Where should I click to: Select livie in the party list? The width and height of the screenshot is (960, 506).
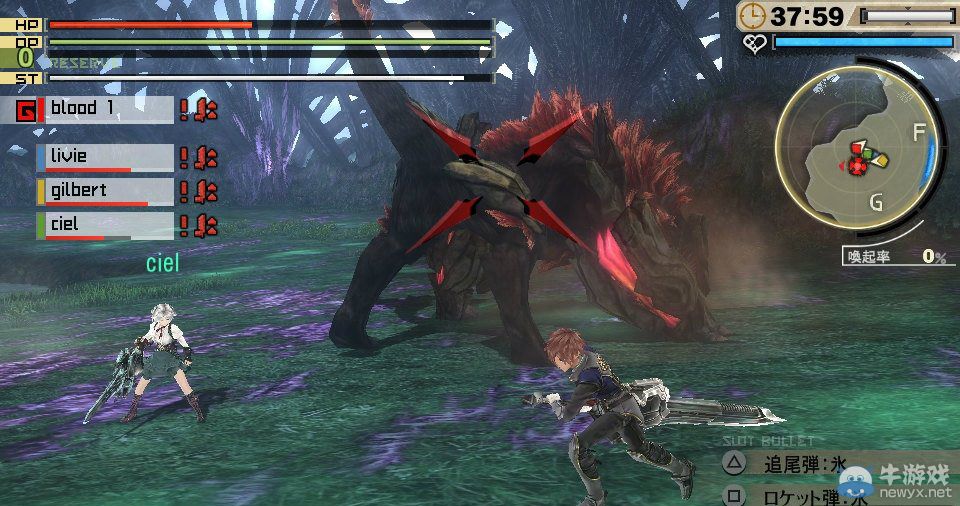108,157
